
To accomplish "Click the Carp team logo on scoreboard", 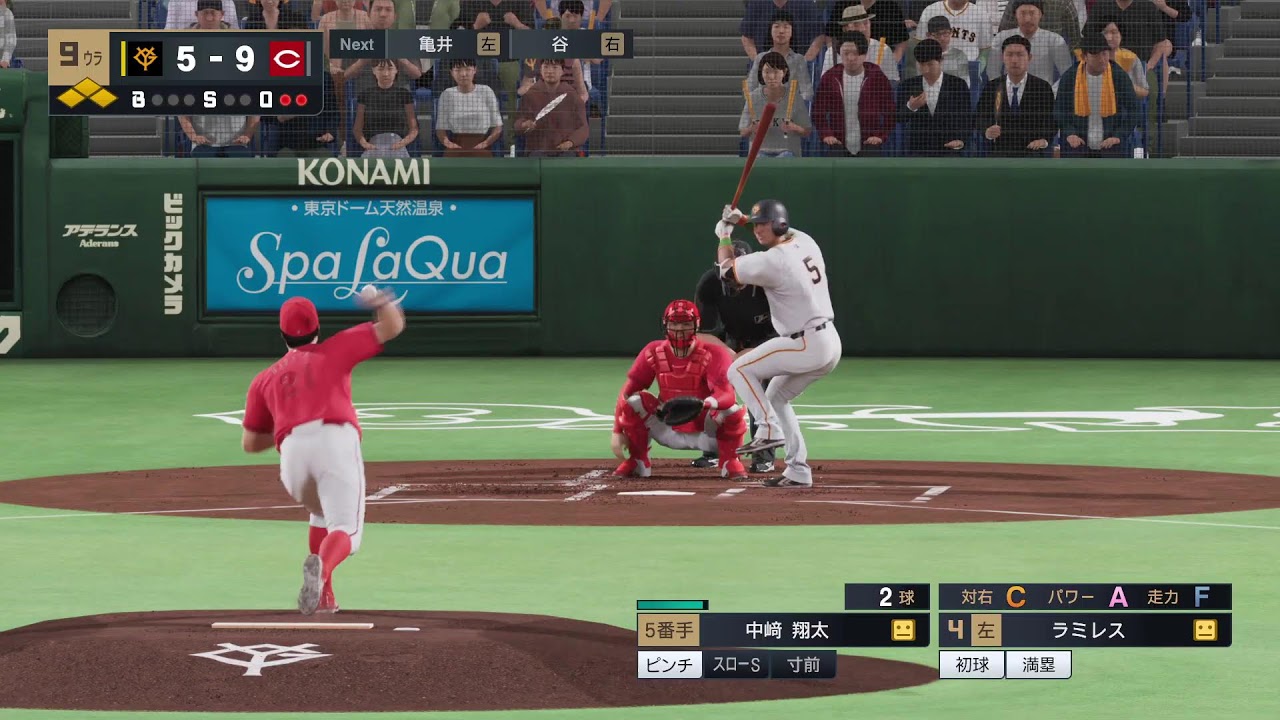I will [x=286, y=59].
